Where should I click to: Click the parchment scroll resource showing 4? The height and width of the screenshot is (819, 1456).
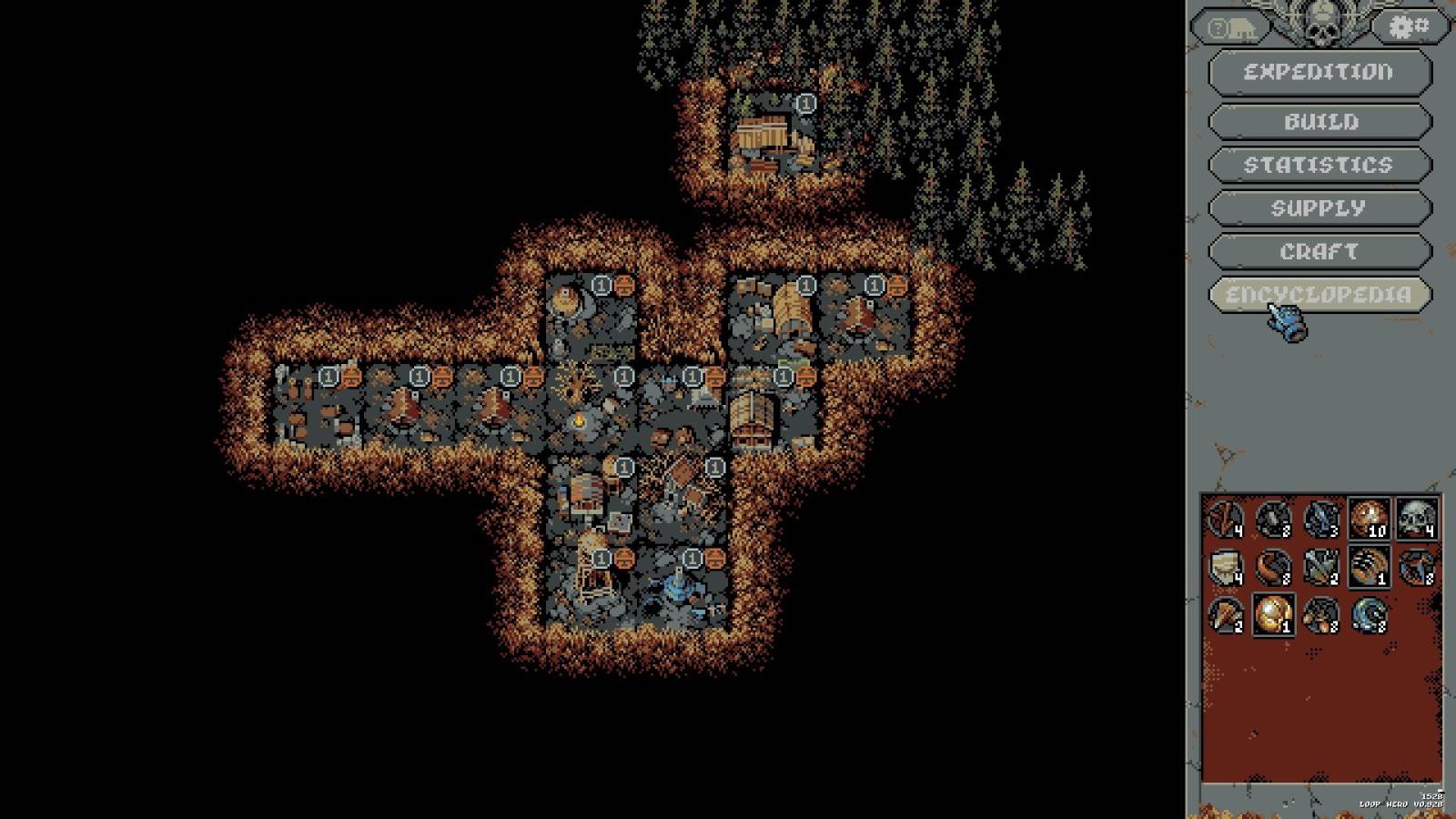(x=1224, y=569)
